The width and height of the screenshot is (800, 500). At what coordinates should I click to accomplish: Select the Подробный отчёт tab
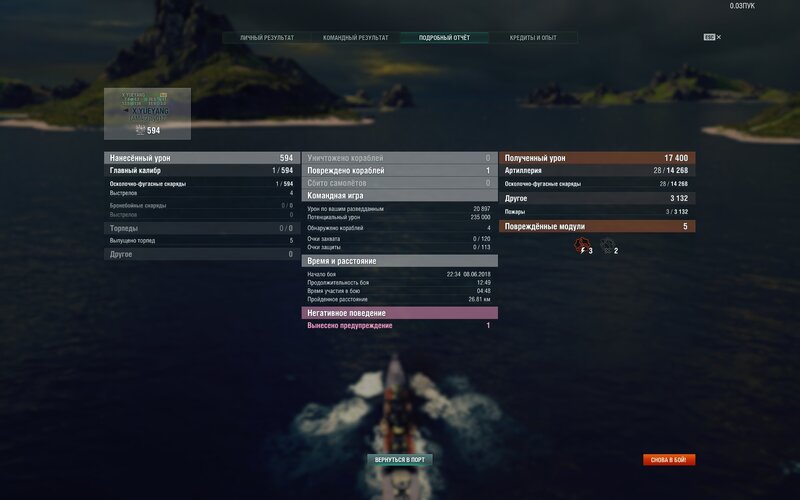pos(445,38)
